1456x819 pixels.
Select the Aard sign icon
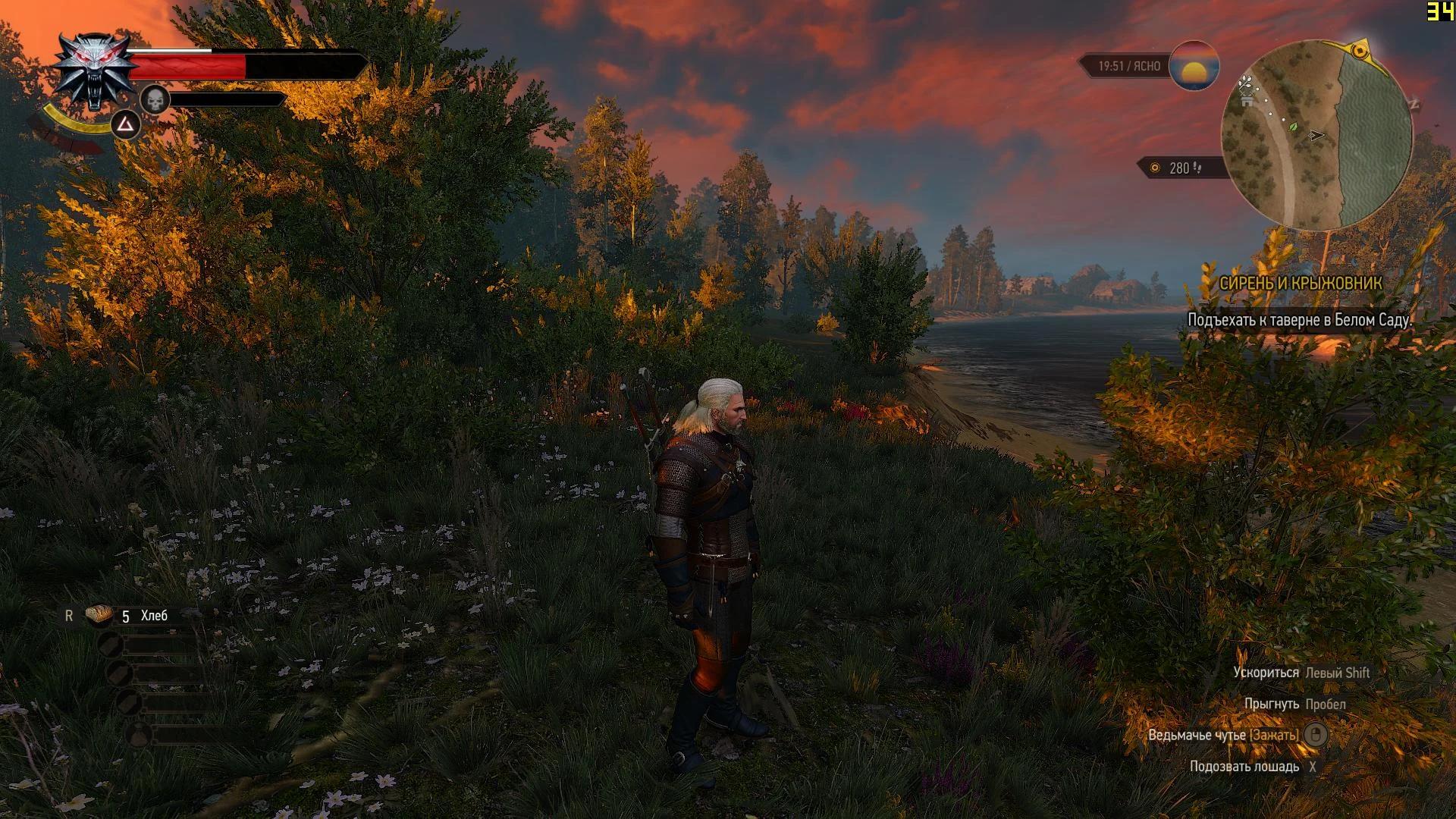click(x=126, y=124)
